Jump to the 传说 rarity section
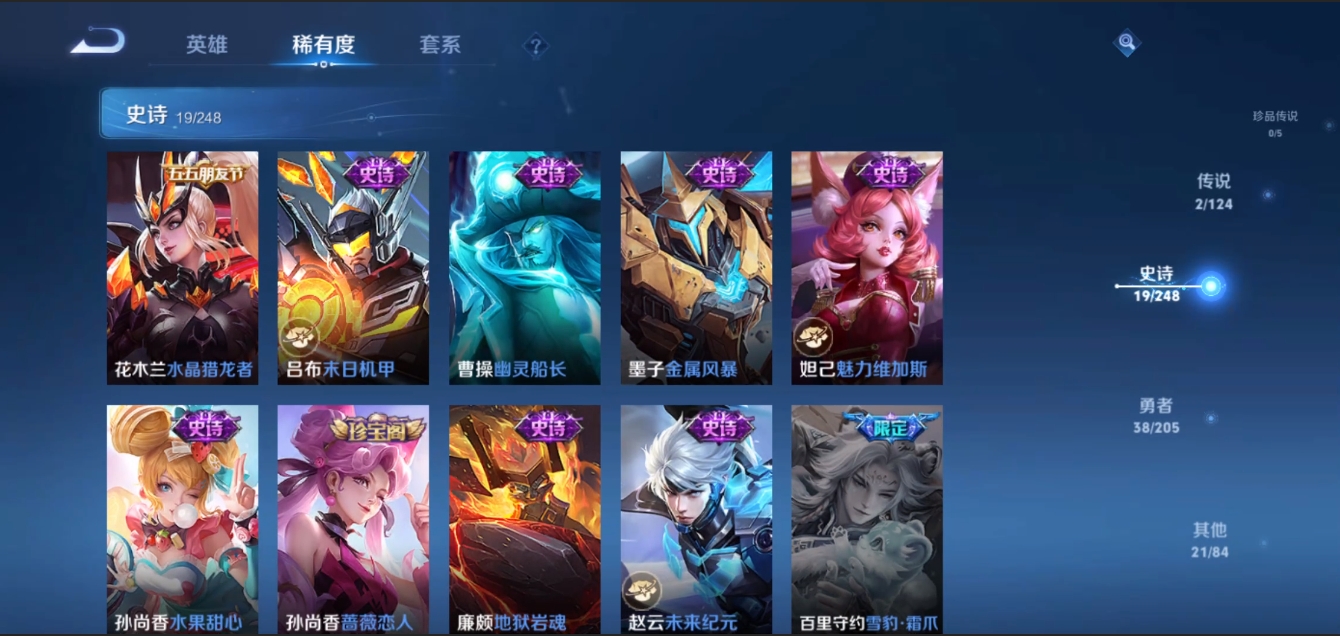Viewport: 1340px width, 636px height. [1214, 191]
